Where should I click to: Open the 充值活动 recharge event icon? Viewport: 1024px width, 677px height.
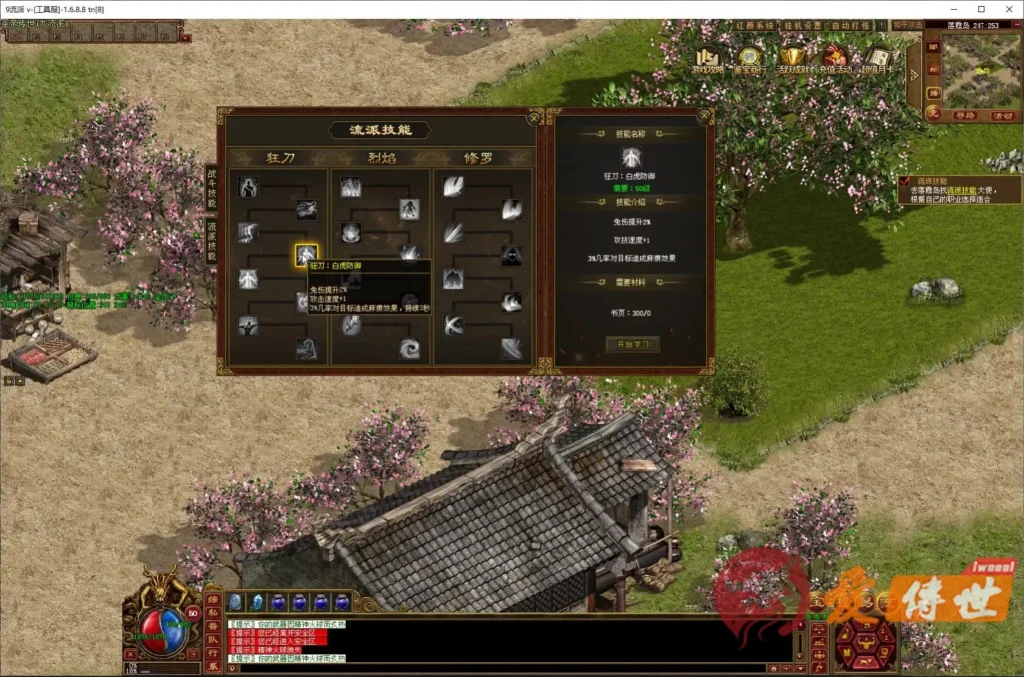pos(835,59)
